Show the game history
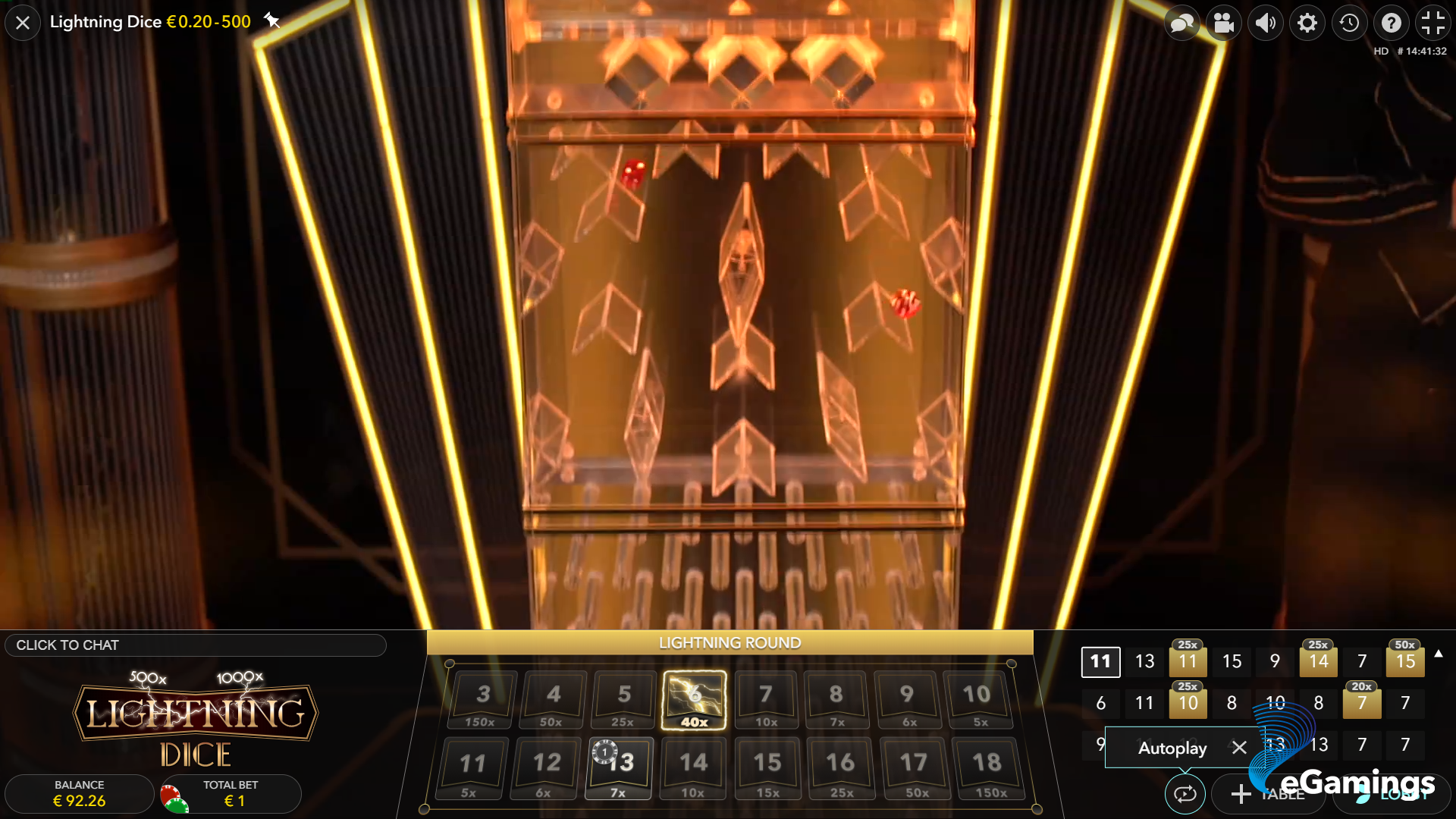This screenshot has height=819, width=1456. coord(1349,24)
